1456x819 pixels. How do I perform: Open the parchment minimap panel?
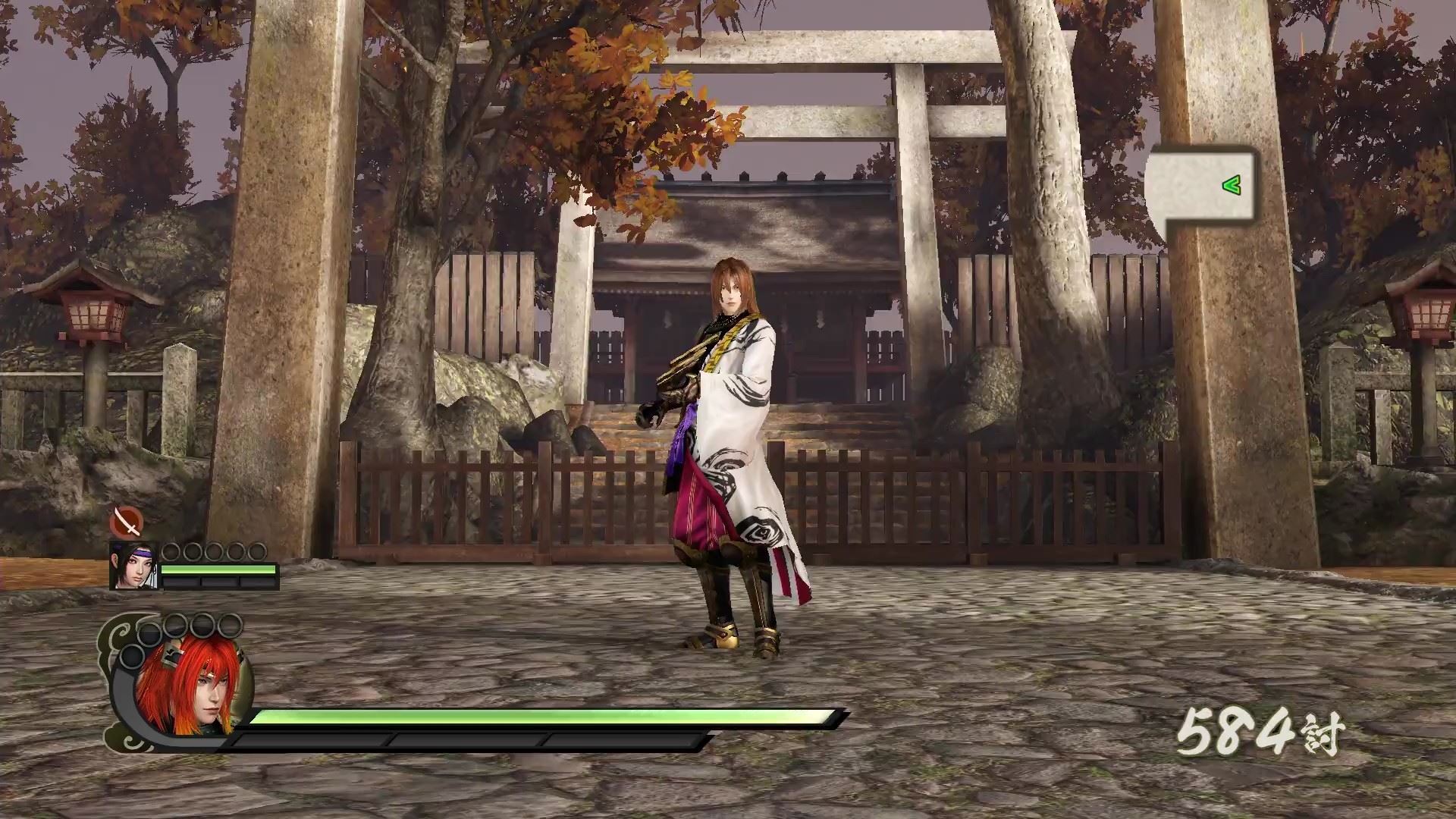click(x=1200, y=187)
